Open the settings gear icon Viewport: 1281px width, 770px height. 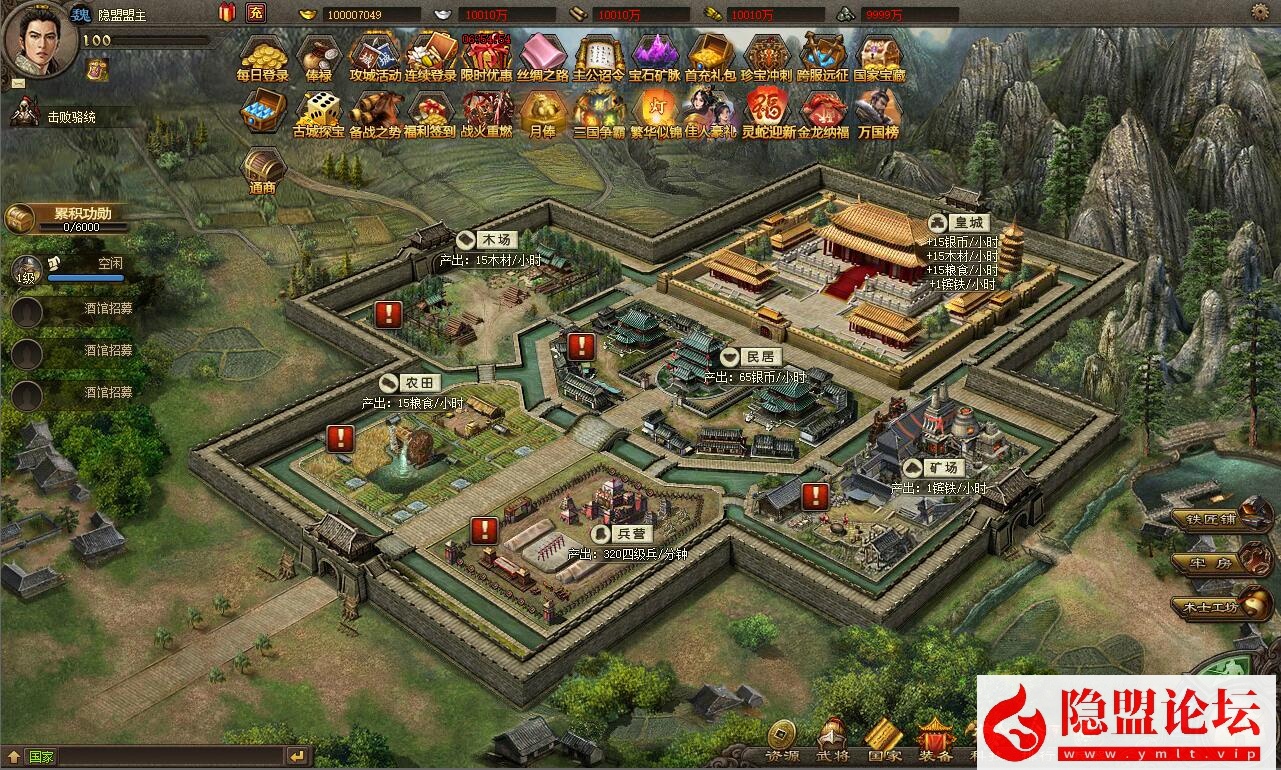[x=1260, y=12]
